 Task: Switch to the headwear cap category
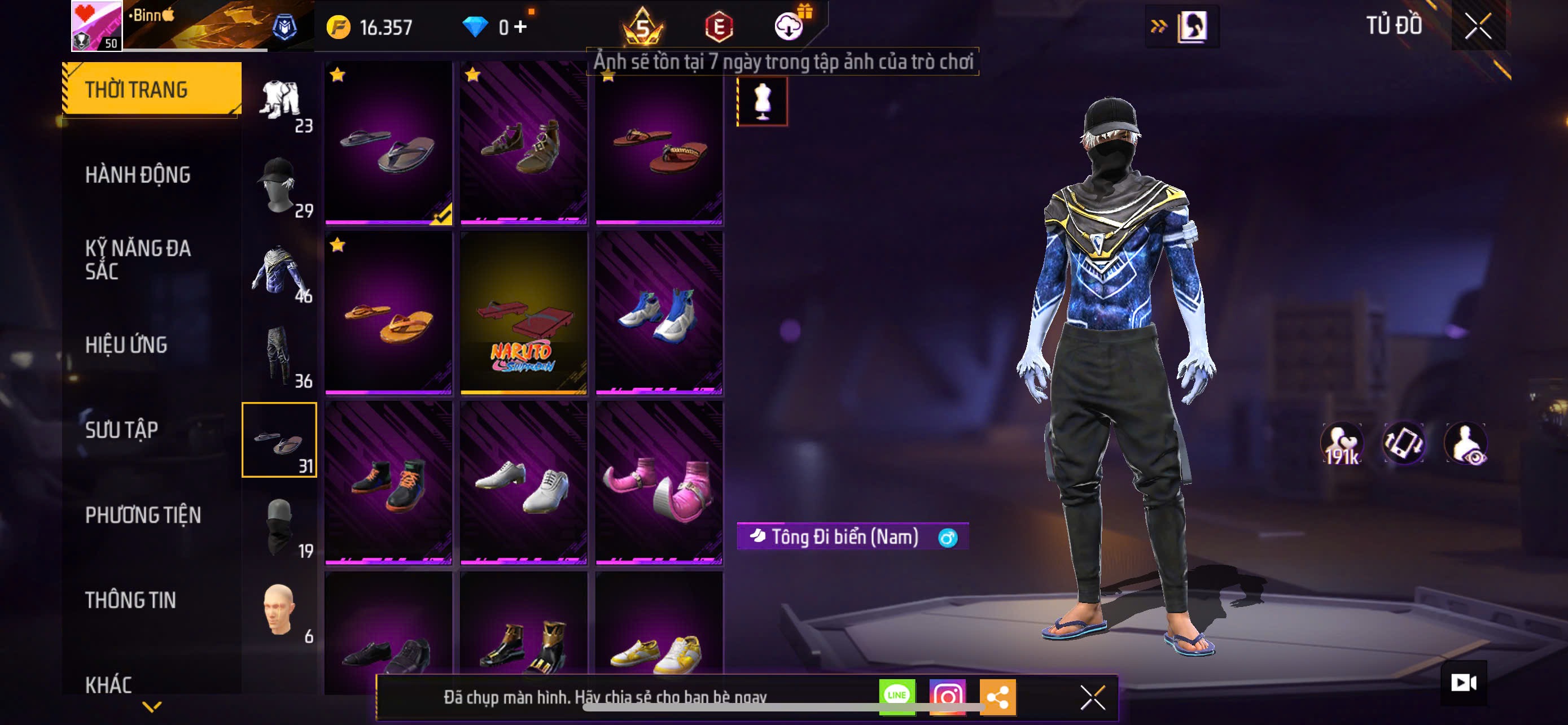[x=280, y=185]
